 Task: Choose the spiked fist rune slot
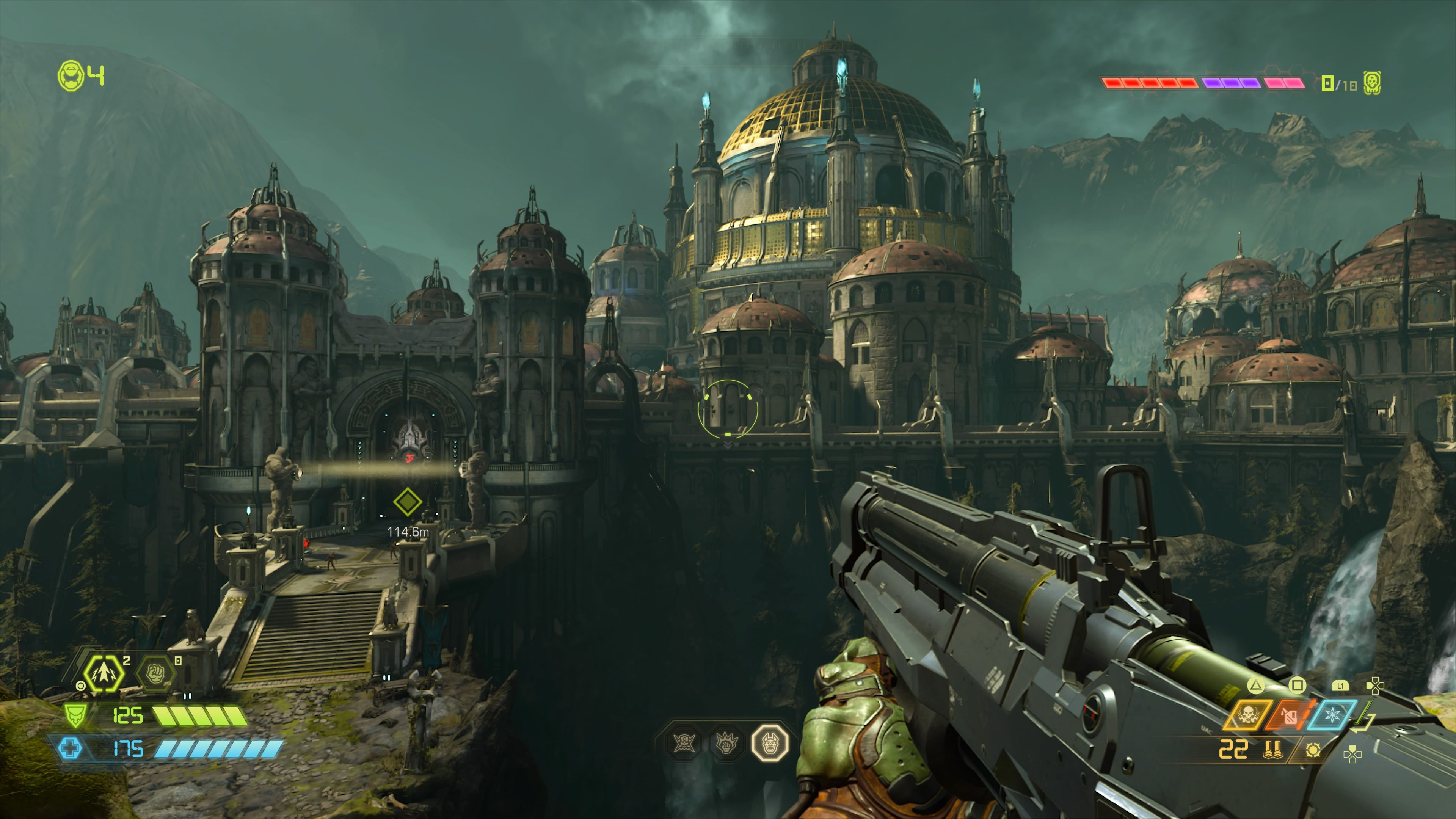coord(726,743)
